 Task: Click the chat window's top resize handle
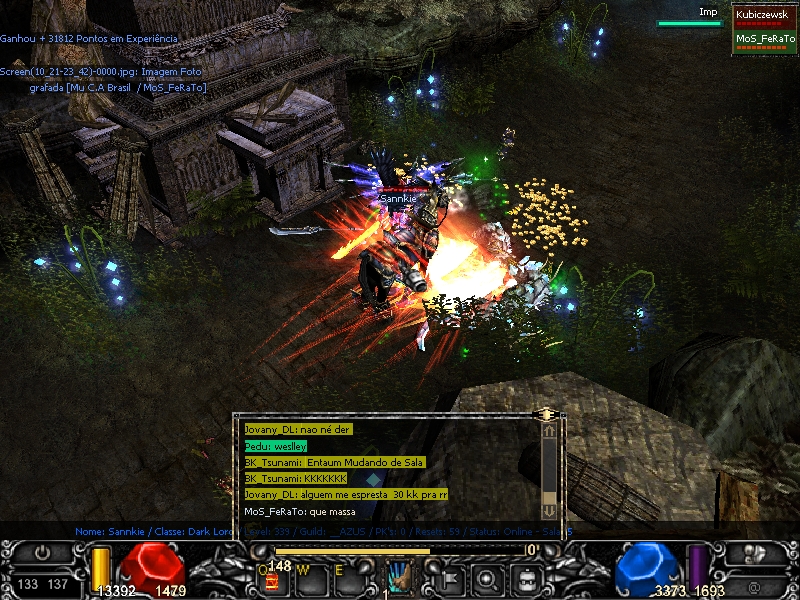546,413
